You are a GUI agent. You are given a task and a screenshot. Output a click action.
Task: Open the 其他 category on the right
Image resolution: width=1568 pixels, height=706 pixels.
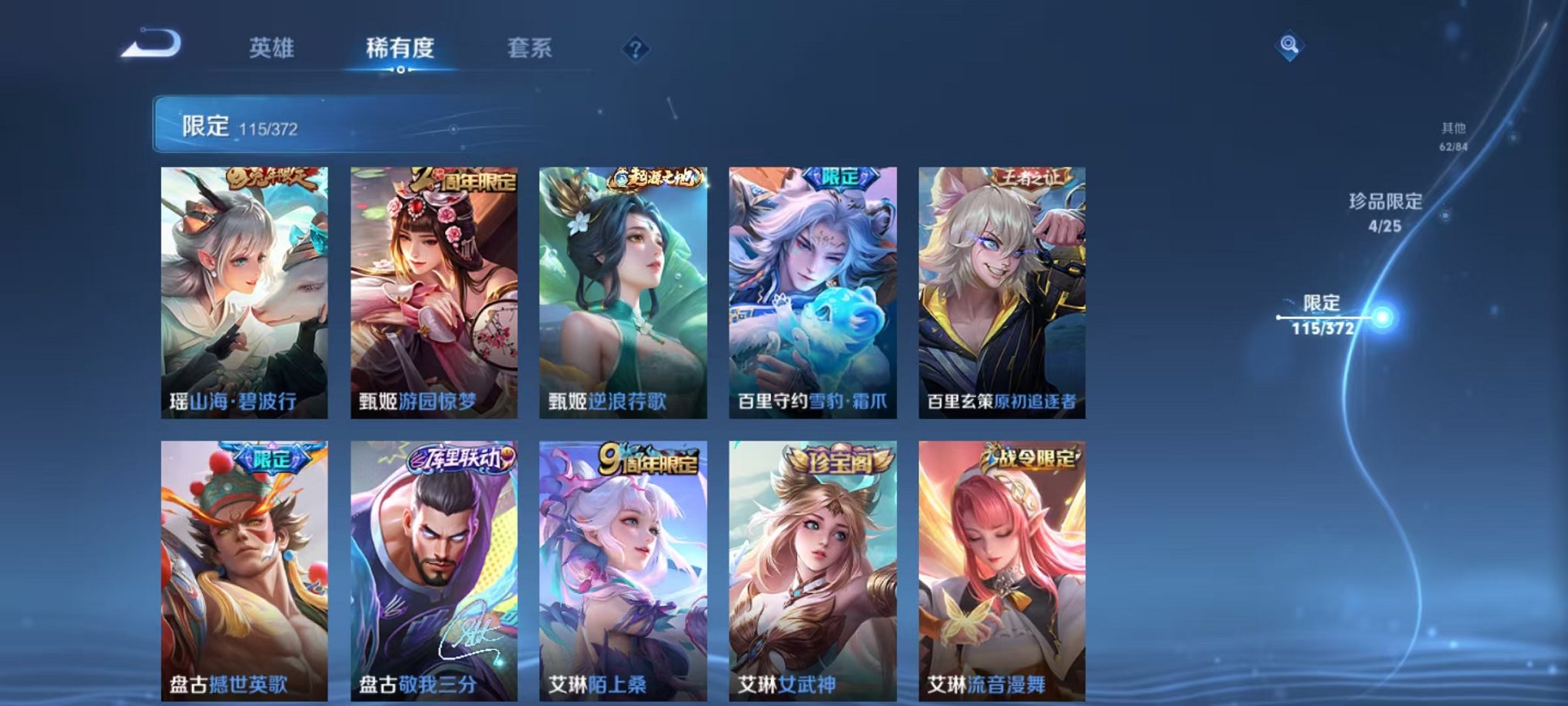coord(1454,136)
